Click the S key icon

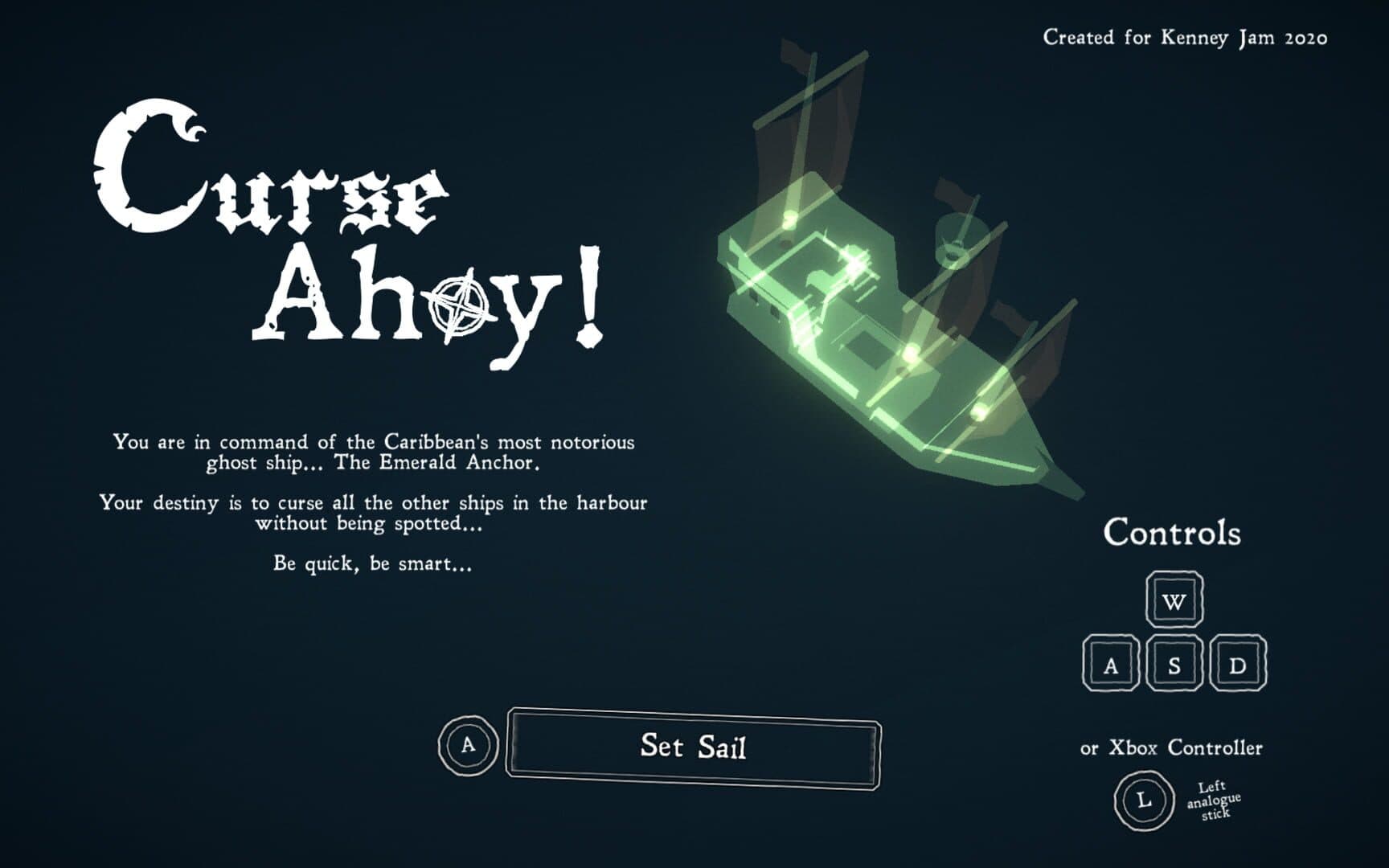pos(1174,664)
